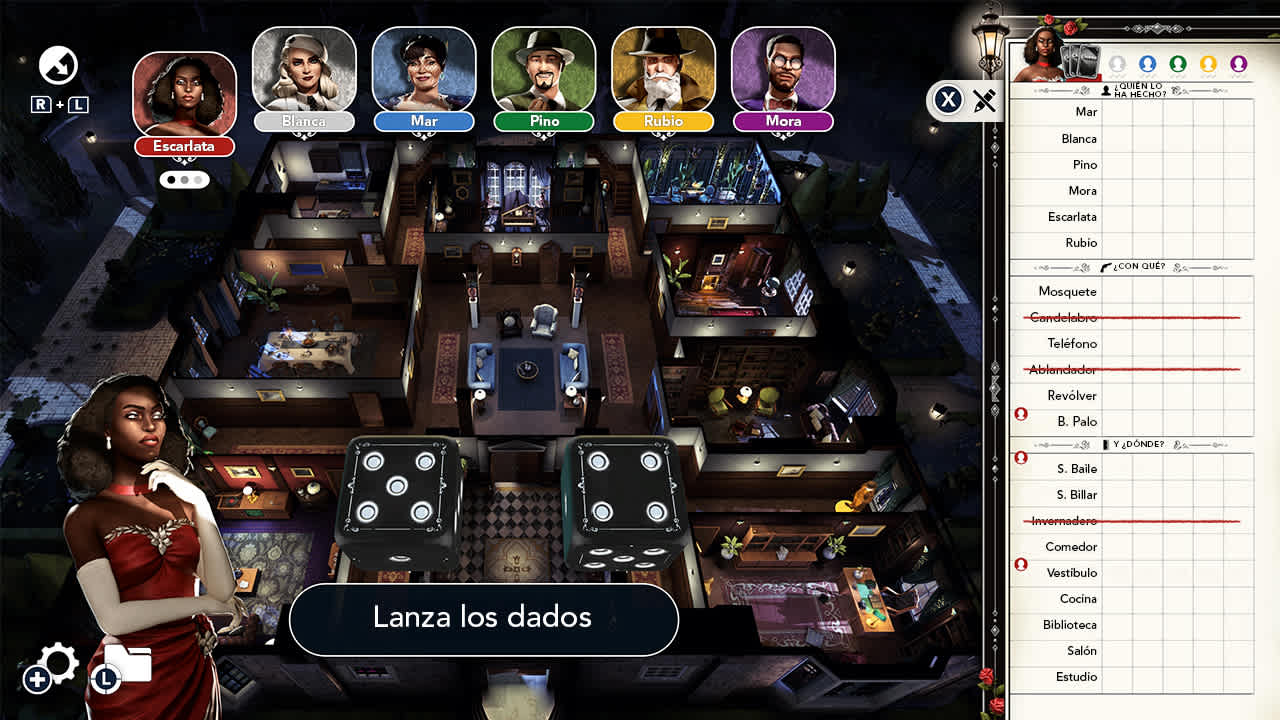1280x720 pixels.
Task: Toggle the purple player indicator atop the notebook
Action: (x=1240, y=62)
